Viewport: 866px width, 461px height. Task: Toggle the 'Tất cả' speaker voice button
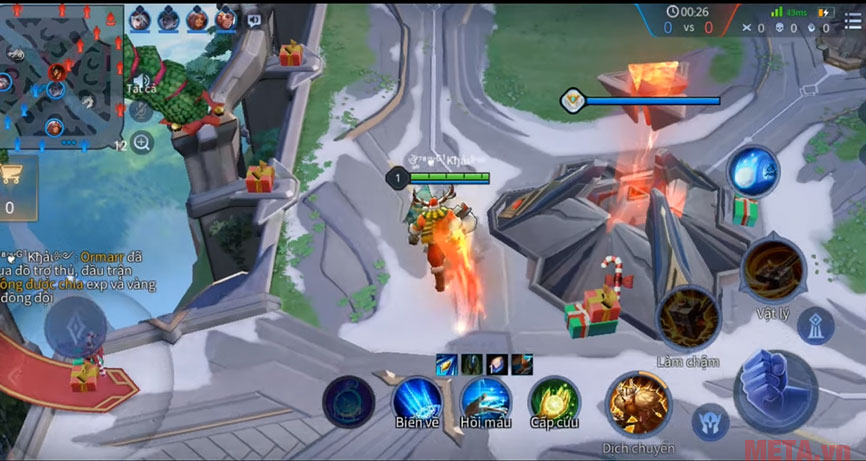(x=141, y=83)
